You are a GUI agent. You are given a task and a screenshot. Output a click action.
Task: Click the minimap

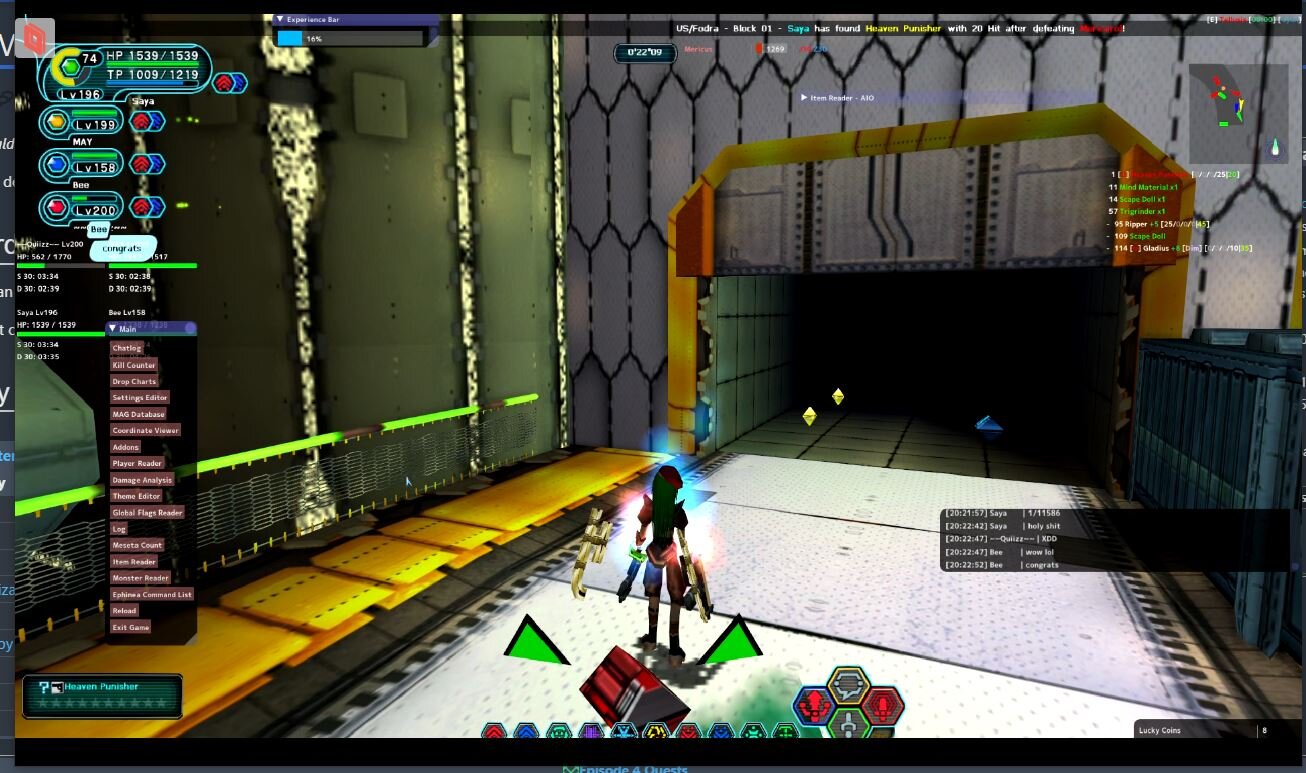point(1238,113)
